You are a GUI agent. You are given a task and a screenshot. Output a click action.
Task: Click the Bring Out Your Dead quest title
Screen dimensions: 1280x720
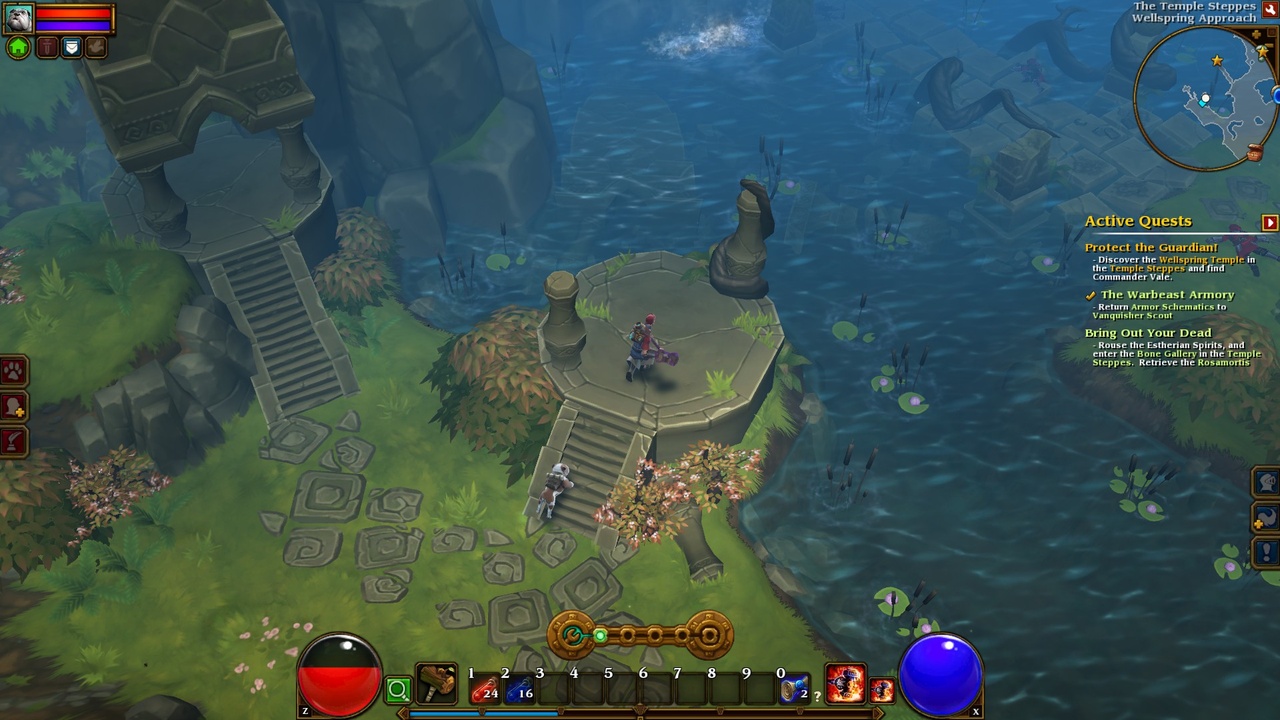[x=1148, y=332]
